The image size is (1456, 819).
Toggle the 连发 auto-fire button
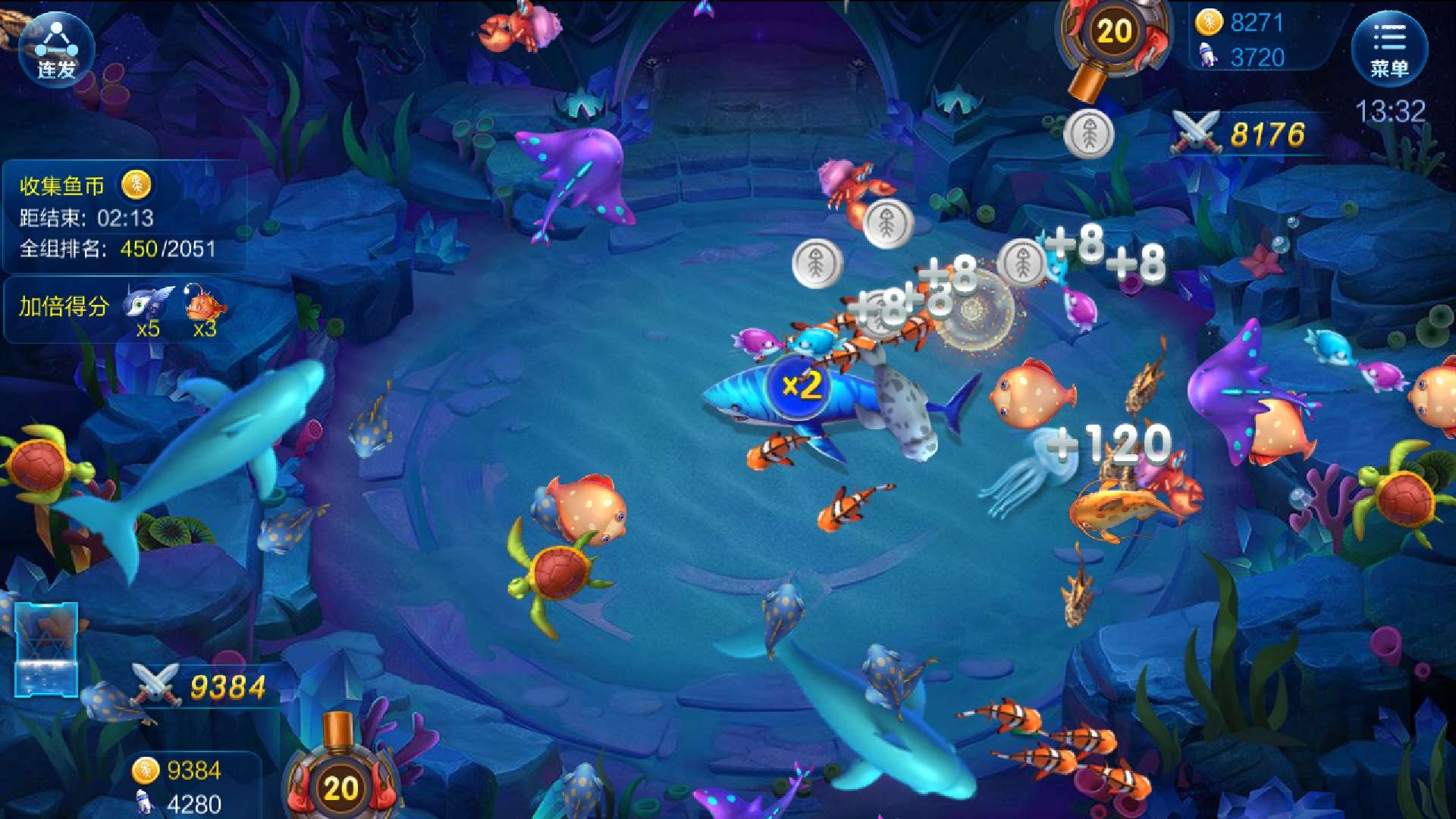click(x=56, y=50)
